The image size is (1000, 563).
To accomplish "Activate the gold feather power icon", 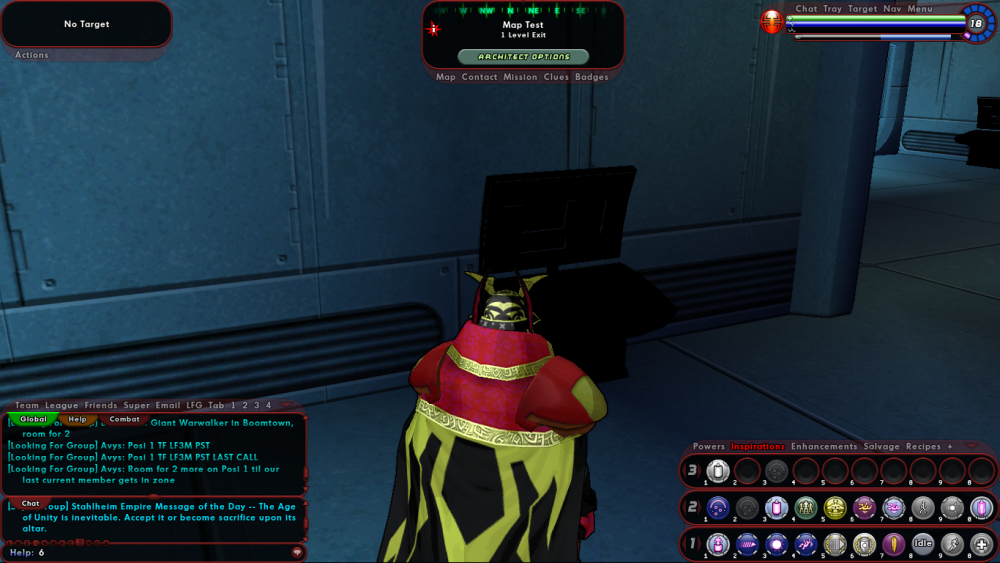I will [894, 544].
